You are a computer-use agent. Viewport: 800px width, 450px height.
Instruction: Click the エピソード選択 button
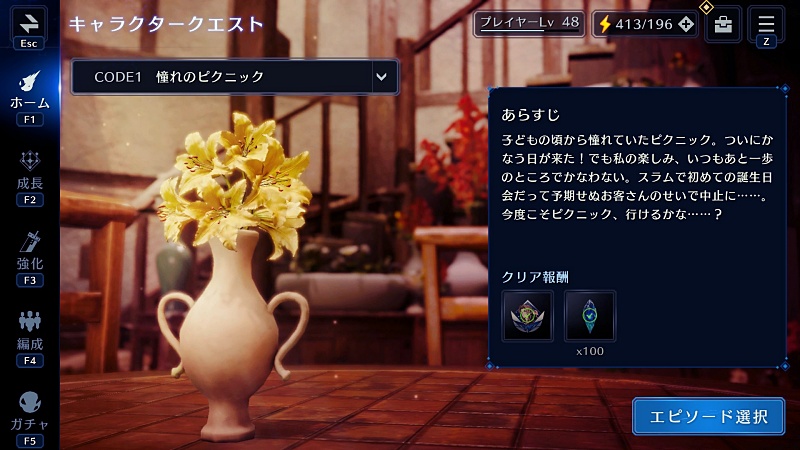pos(708,416)
